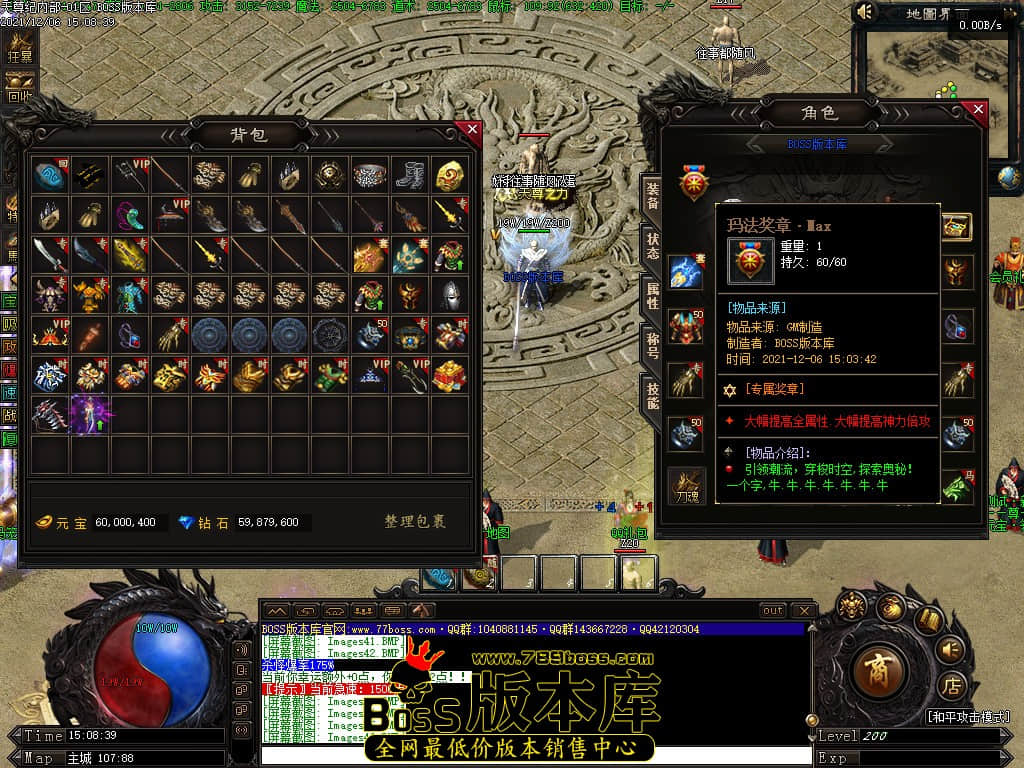Switch to the 技能 skills tab
This screenshot has height=768, width=1024.
coord(652,396)
